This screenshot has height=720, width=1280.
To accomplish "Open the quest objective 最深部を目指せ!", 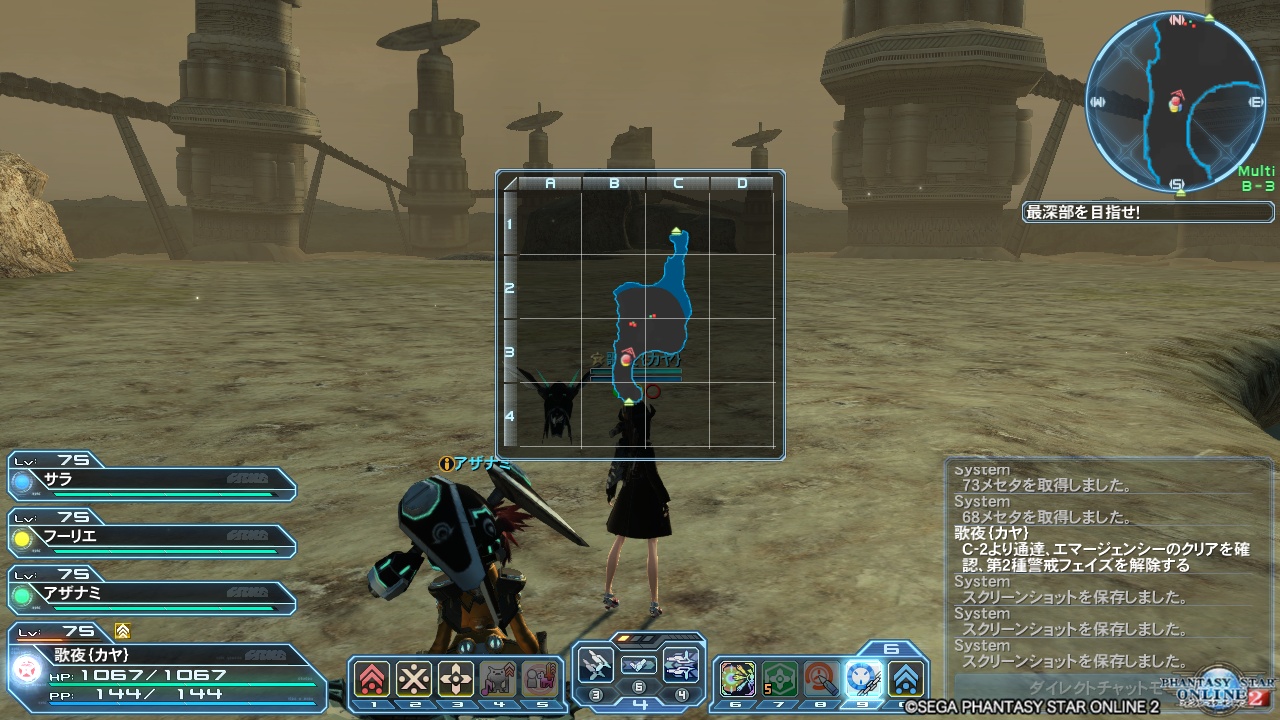I will (1148, 212).
